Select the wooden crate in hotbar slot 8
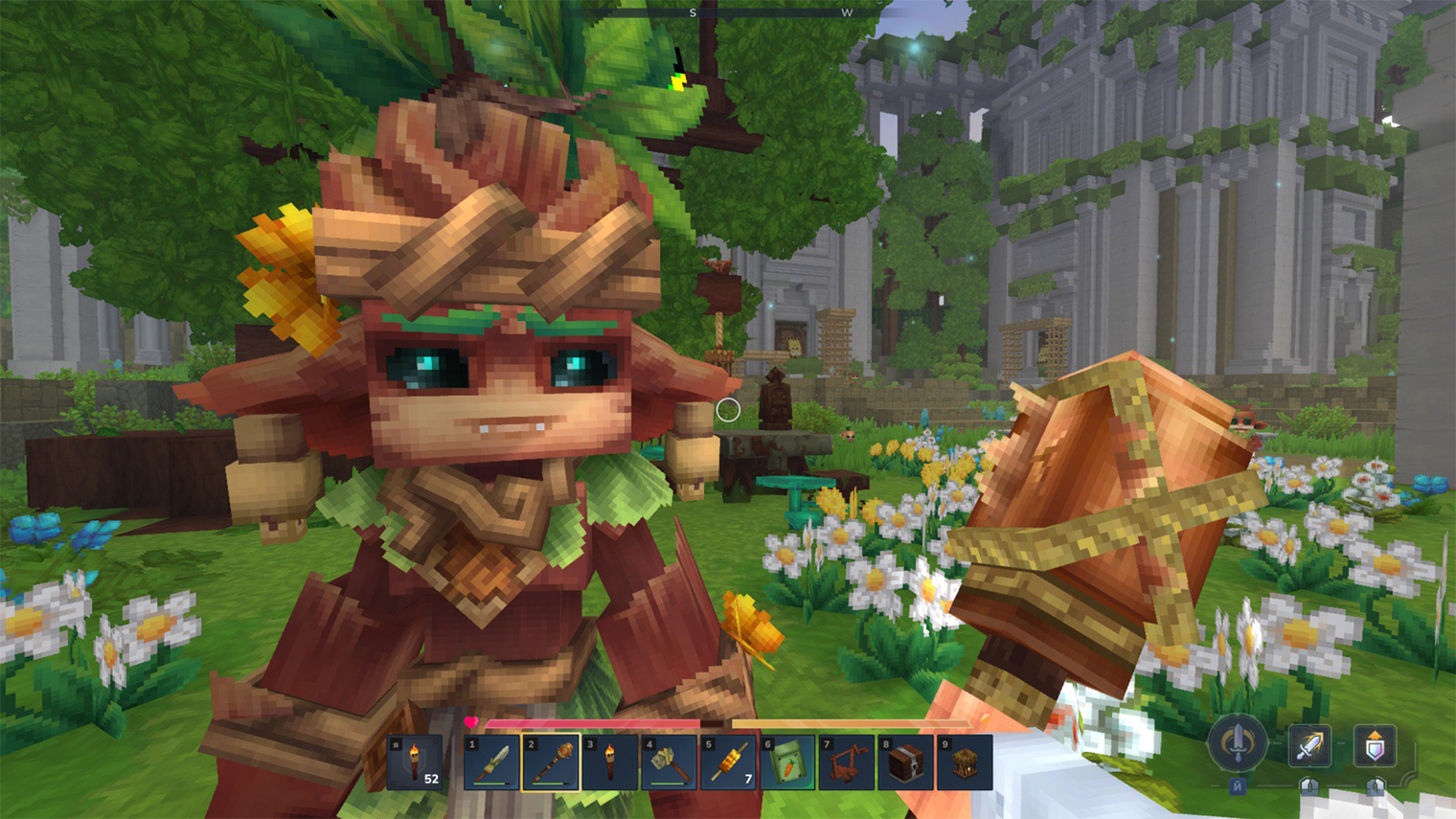Image resolution: width=1456 pixels, height=819 pixels. [x=907, y=762]
